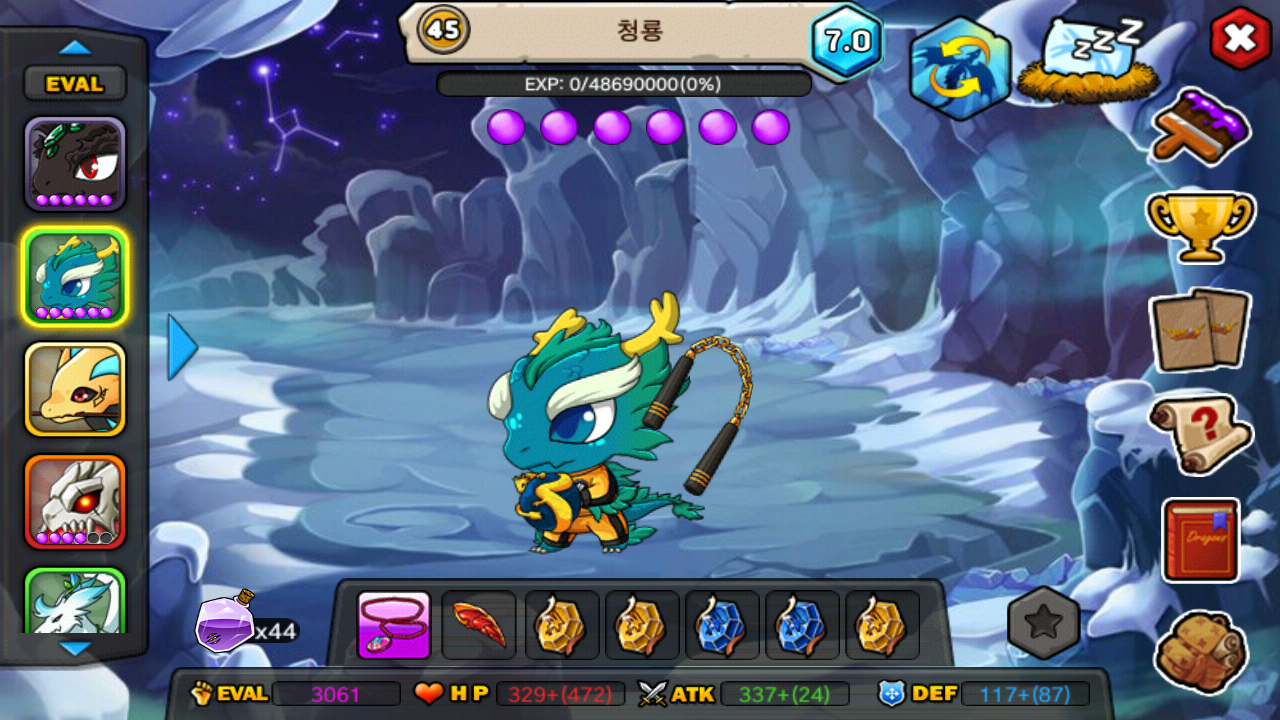
Task: Use the purple potion bottle
Action: pos(226,622)
